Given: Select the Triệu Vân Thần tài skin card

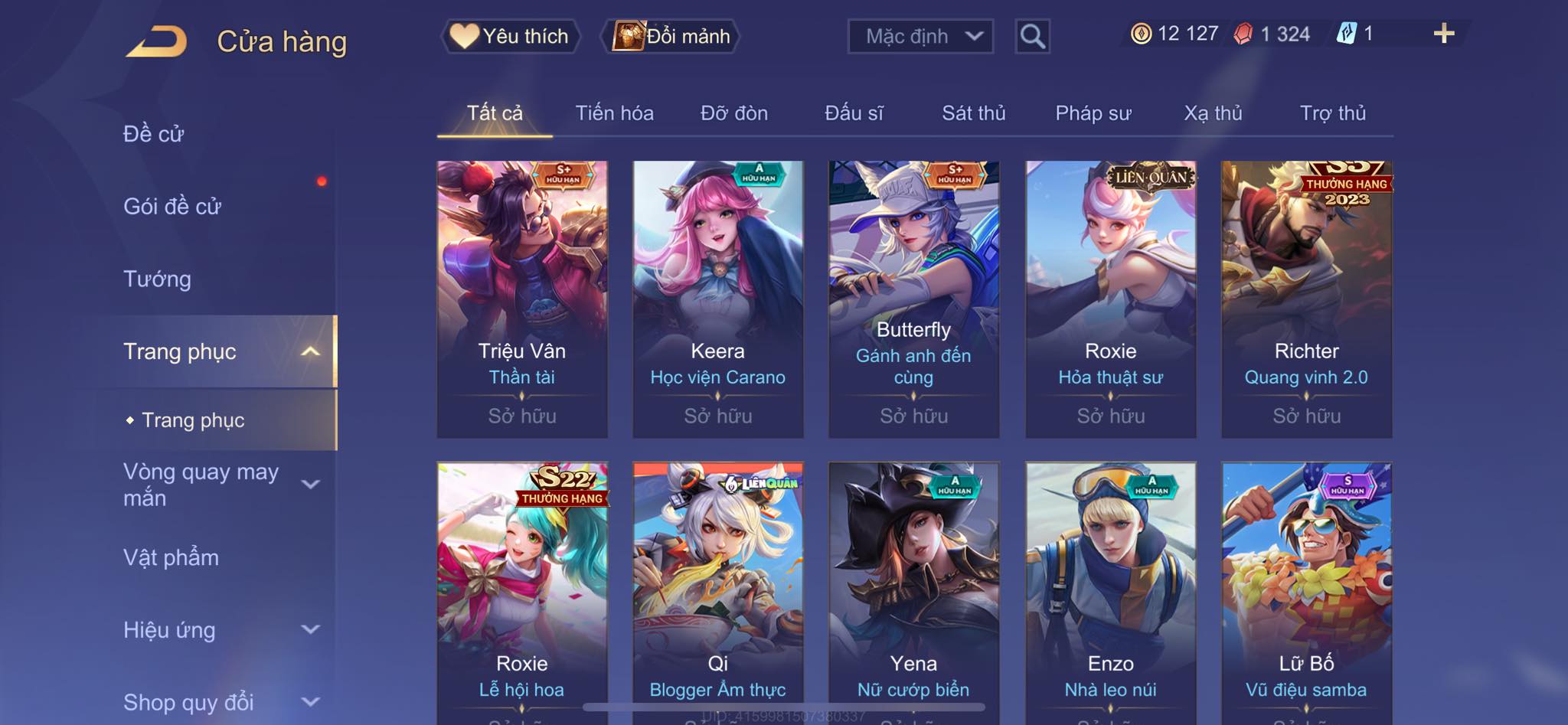Looking at the screenshot, I should pyautogui.click(x=522, y=299).
